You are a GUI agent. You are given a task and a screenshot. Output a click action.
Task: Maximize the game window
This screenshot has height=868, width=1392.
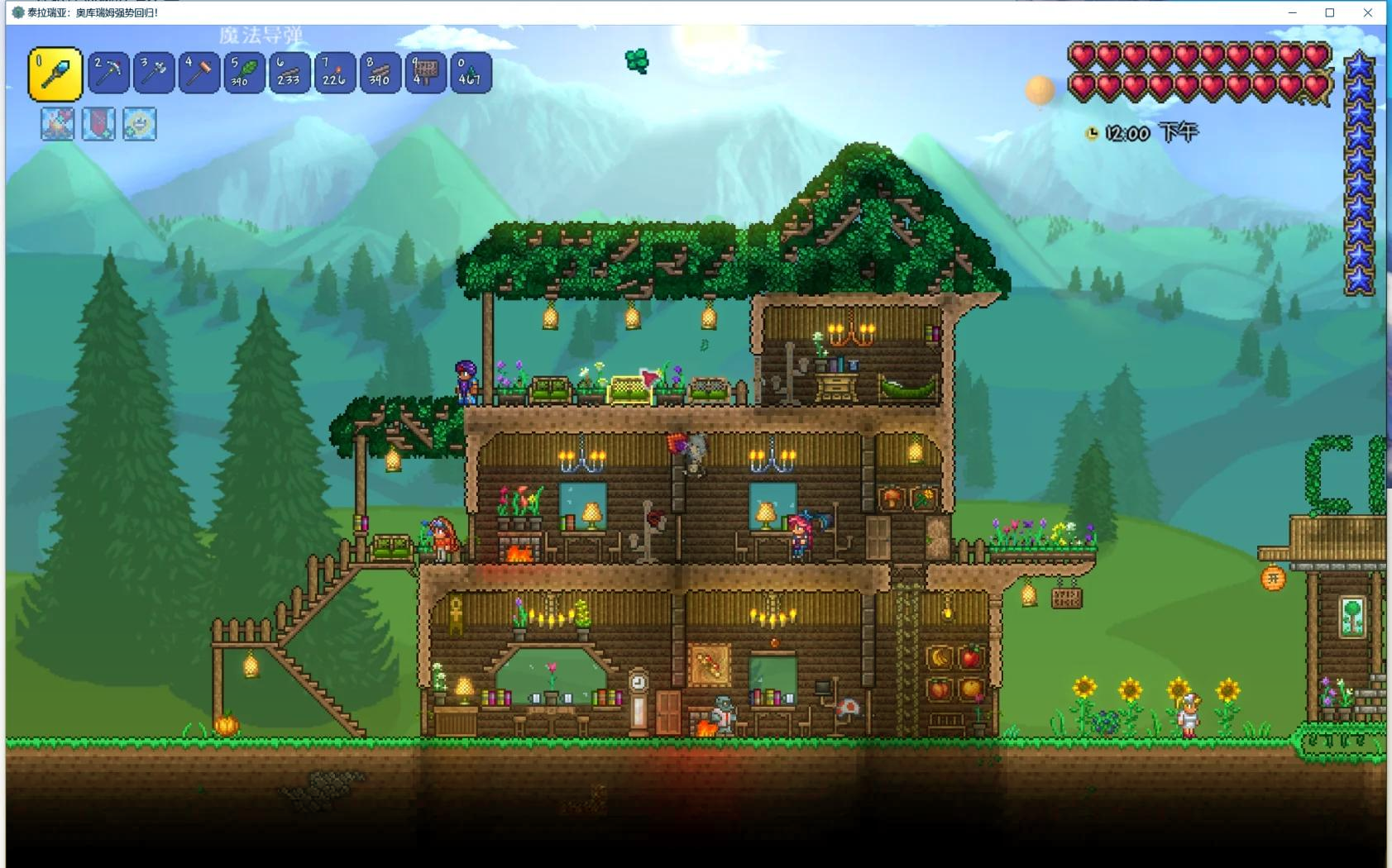tap(1330, 12)
